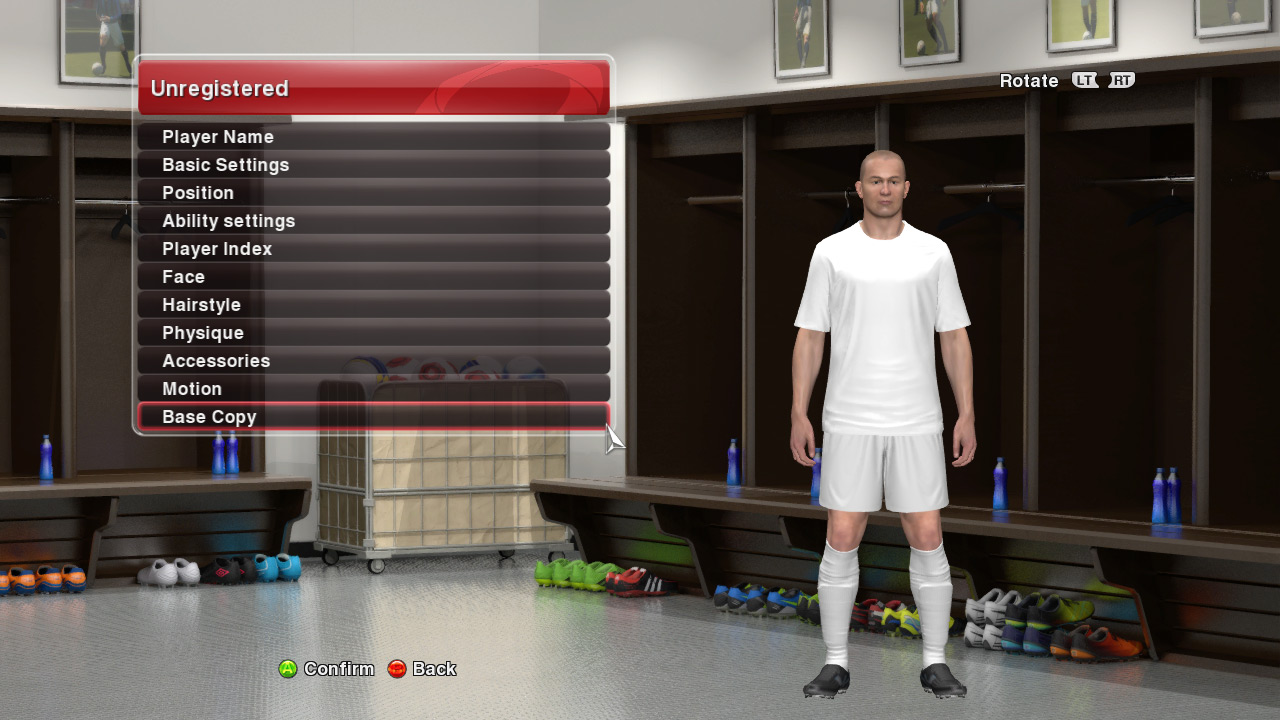The image size is (1280, 720).
Task: Select Accessories in the edit menu
Action: coord(373,361)
